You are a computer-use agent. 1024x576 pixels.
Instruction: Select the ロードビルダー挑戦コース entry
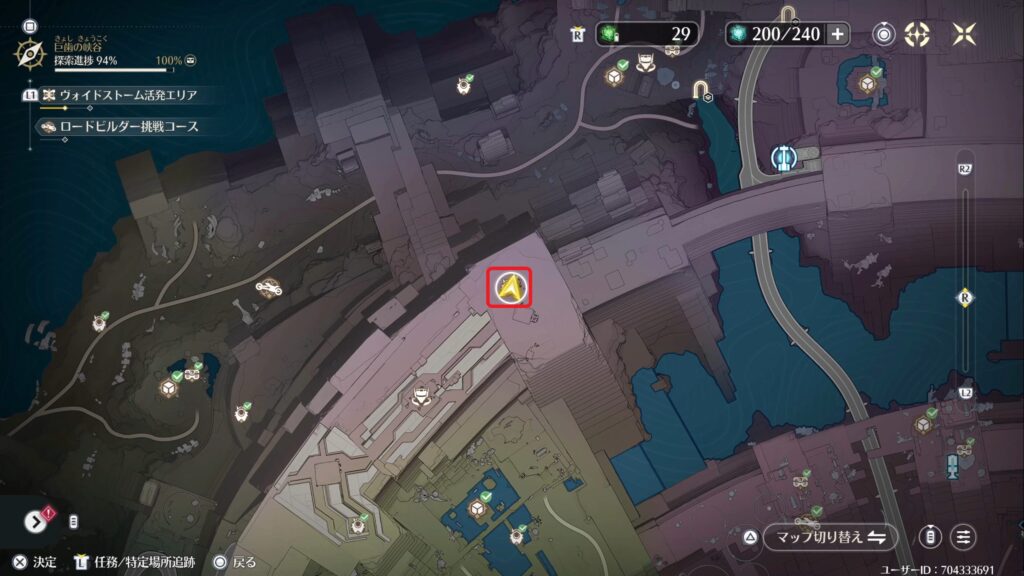[x=128, y=127]
